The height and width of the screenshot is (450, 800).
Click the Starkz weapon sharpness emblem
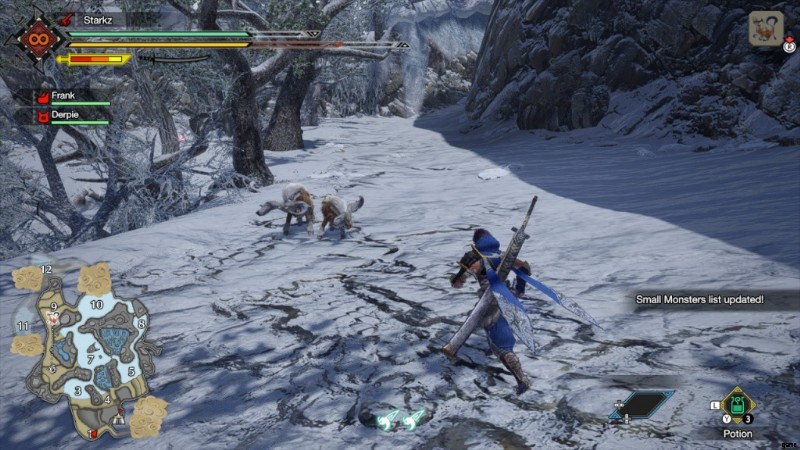click(x=36, y=40)
